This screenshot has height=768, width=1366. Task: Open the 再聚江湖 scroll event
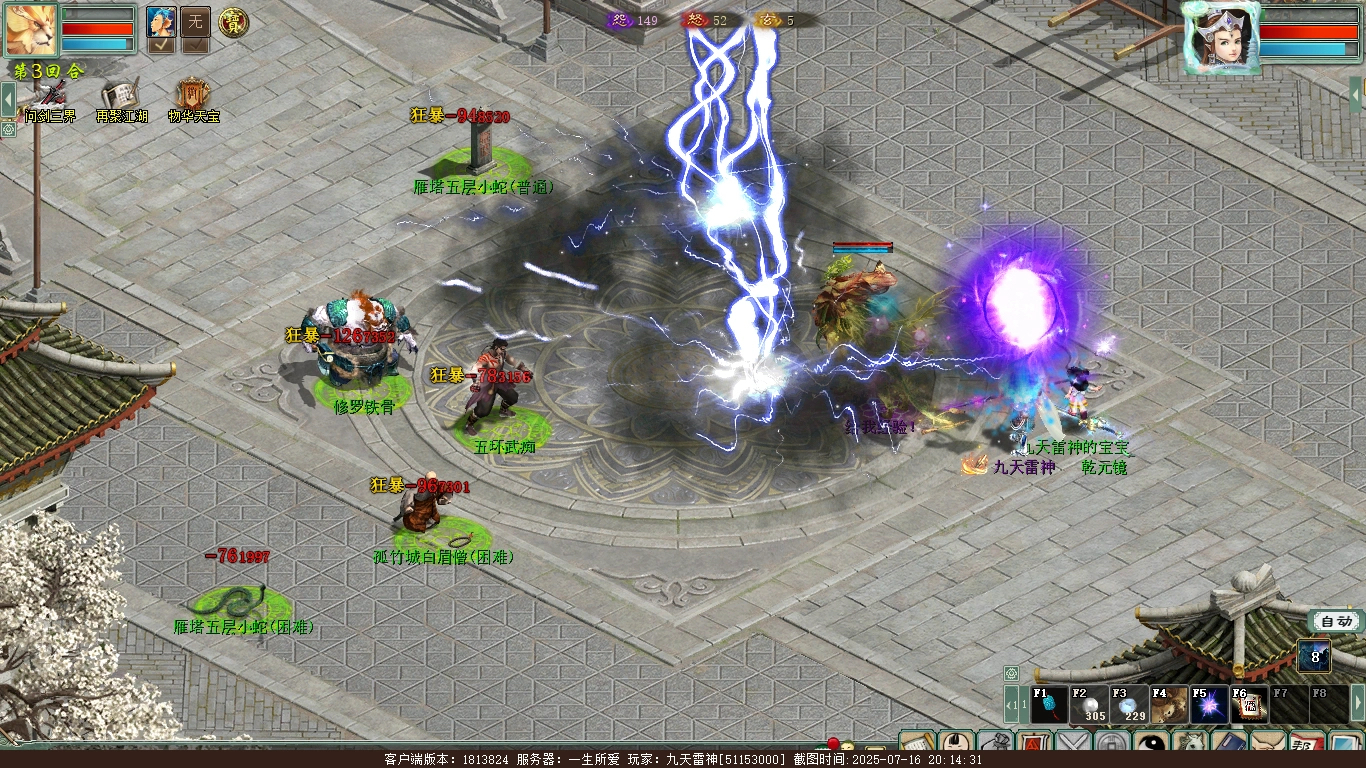click(121, 99)
